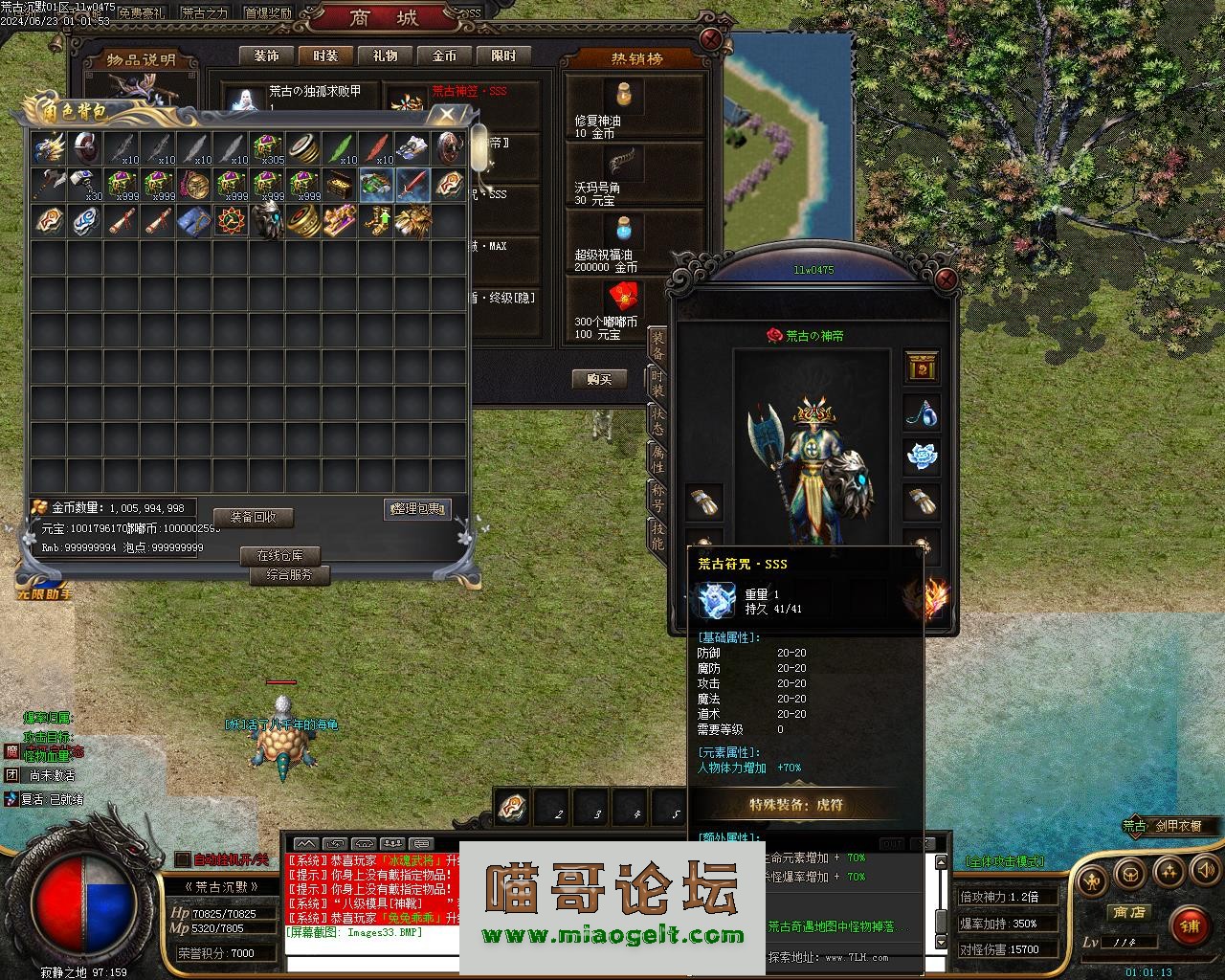Show the 限时 shop tab
The height and width of the screenshot is (980, 1225).
(x=503, y=56)
